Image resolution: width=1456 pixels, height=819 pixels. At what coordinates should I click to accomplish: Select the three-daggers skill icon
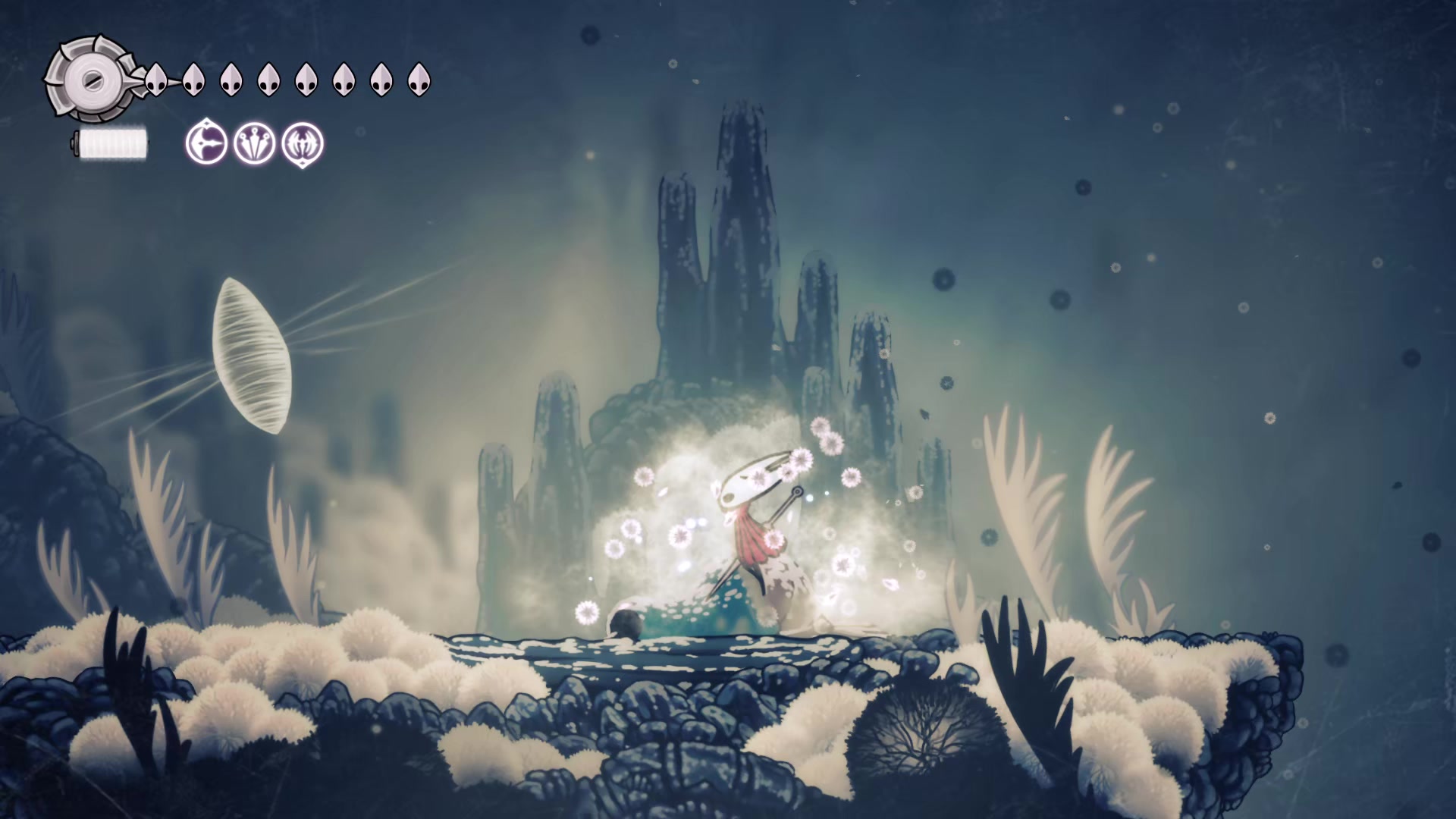[255, 143]
